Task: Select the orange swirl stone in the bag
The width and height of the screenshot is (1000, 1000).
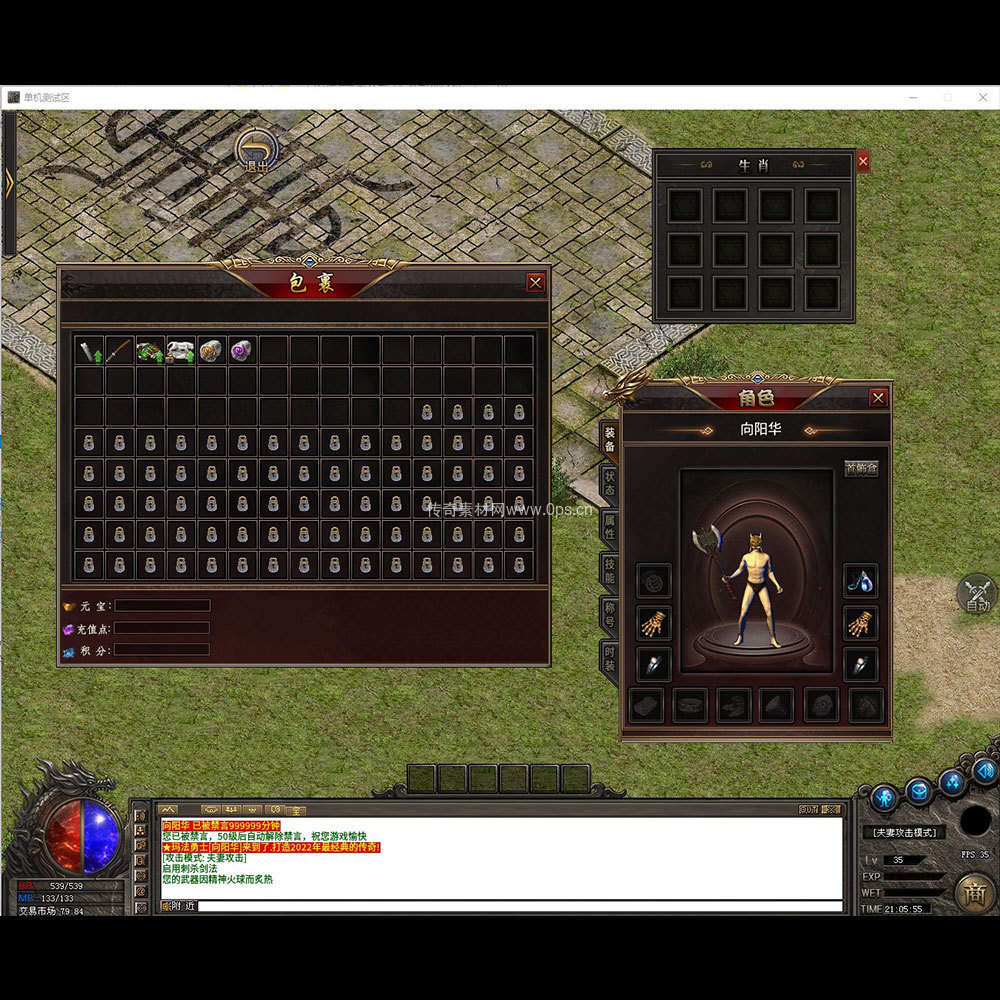Action: pos(211,350)
